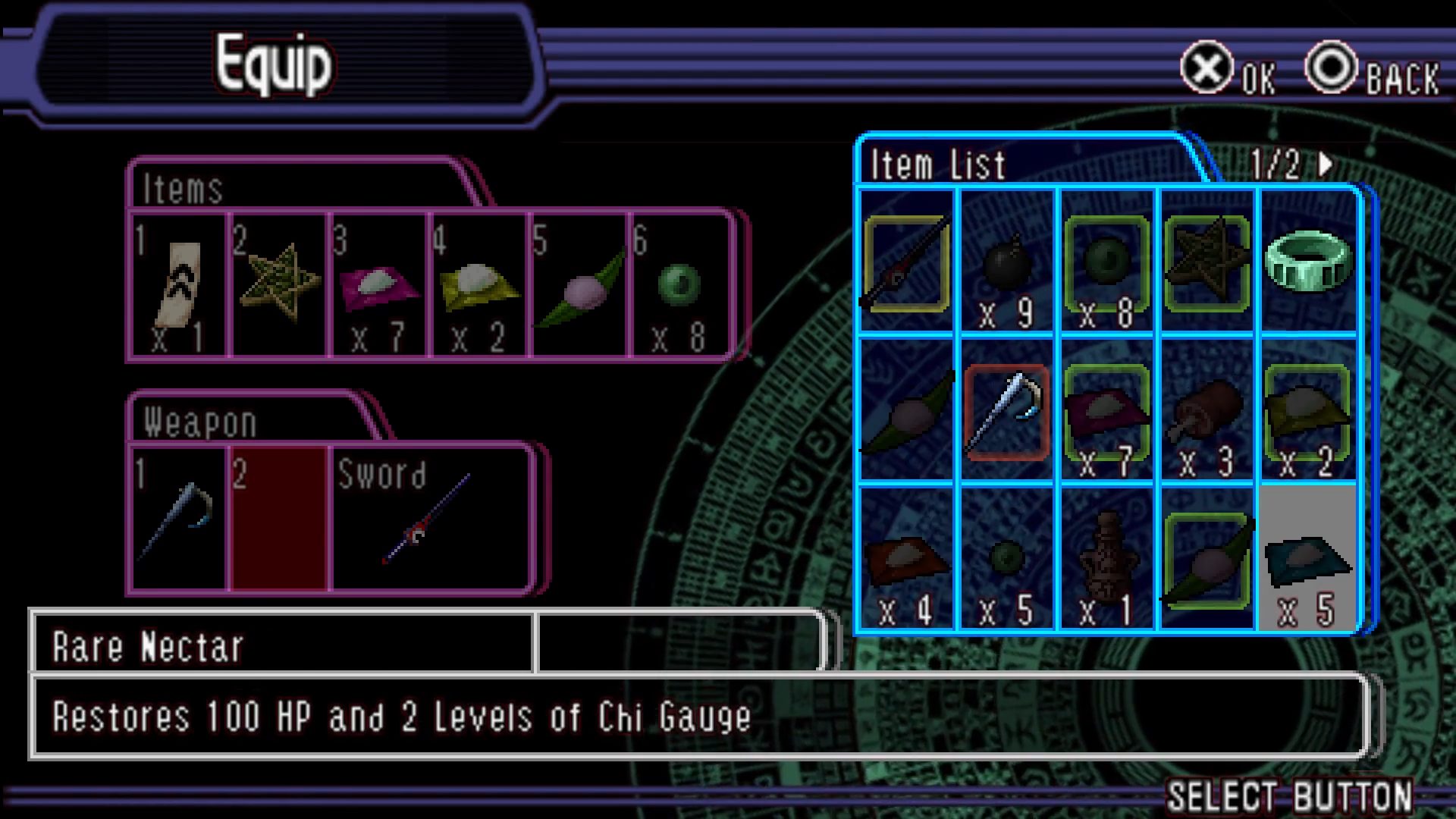The width and height of the screenshot is (1456, 819).
Task: Select the green ball in Items slot 6
Action: coord(680,286)
